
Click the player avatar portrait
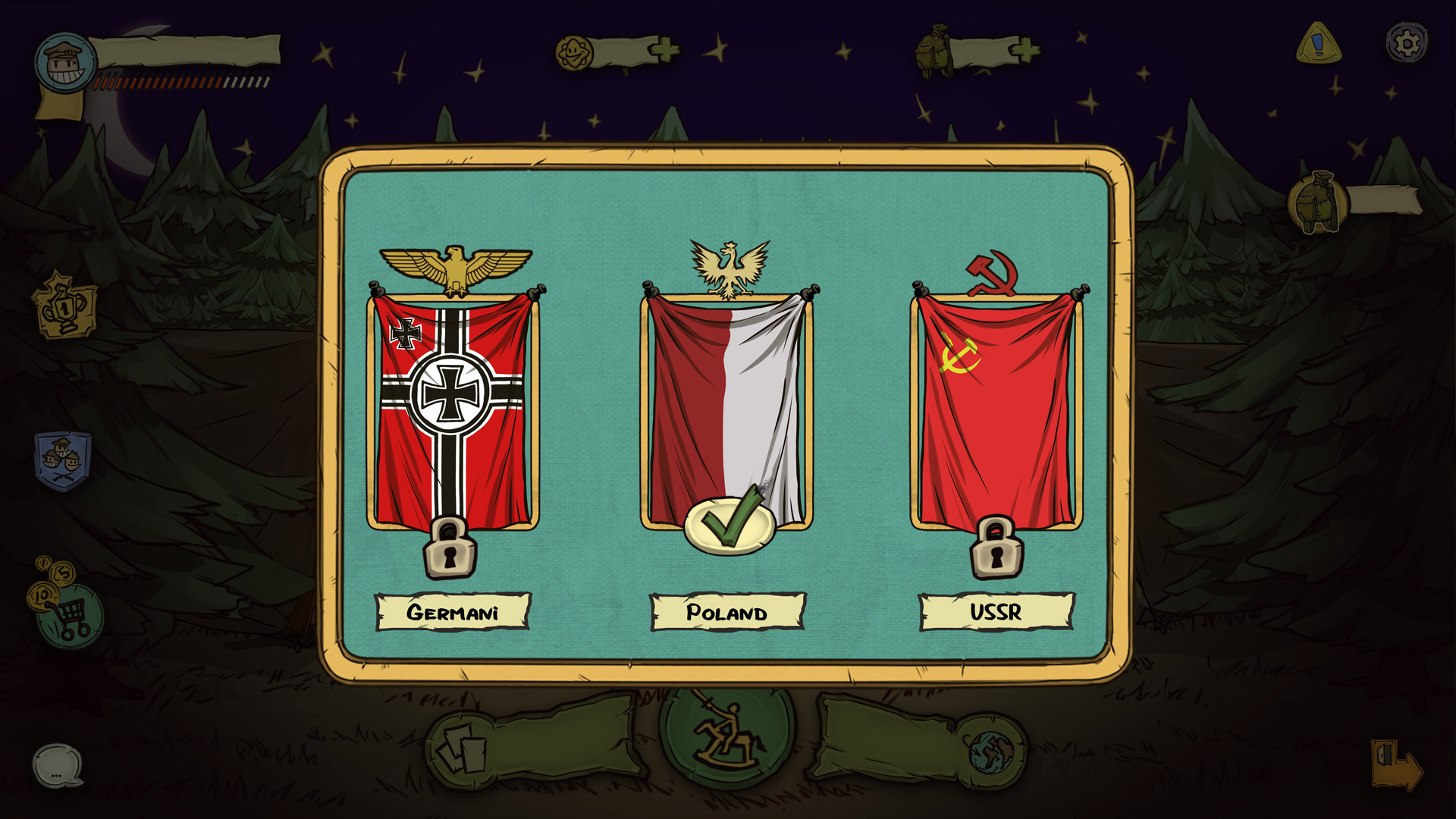67,62
